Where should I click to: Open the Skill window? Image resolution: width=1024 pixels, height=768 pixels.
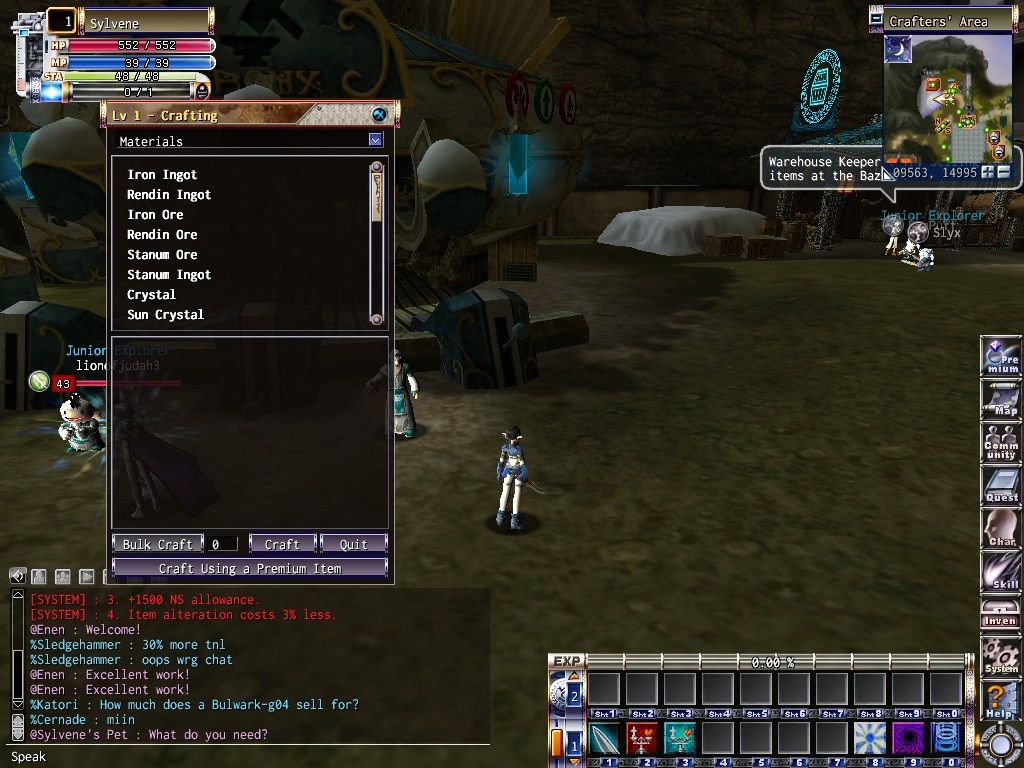(x=1001, y=571)
